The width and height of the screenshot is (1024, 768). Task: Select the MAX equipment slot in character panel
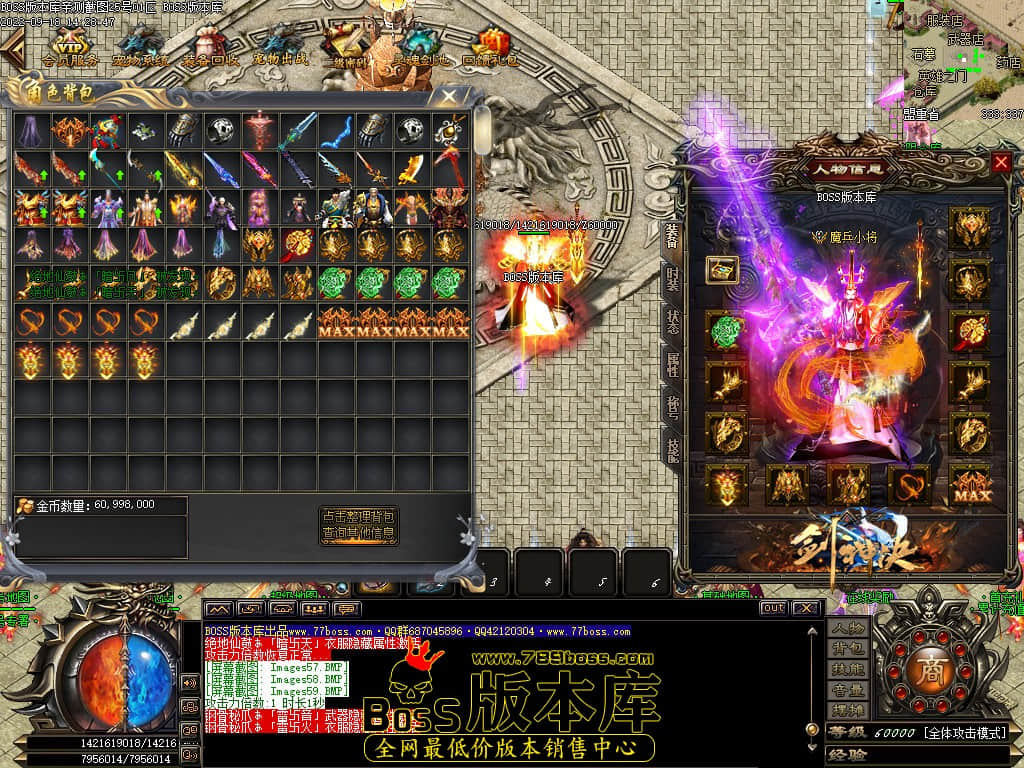(x=969, y=485)
